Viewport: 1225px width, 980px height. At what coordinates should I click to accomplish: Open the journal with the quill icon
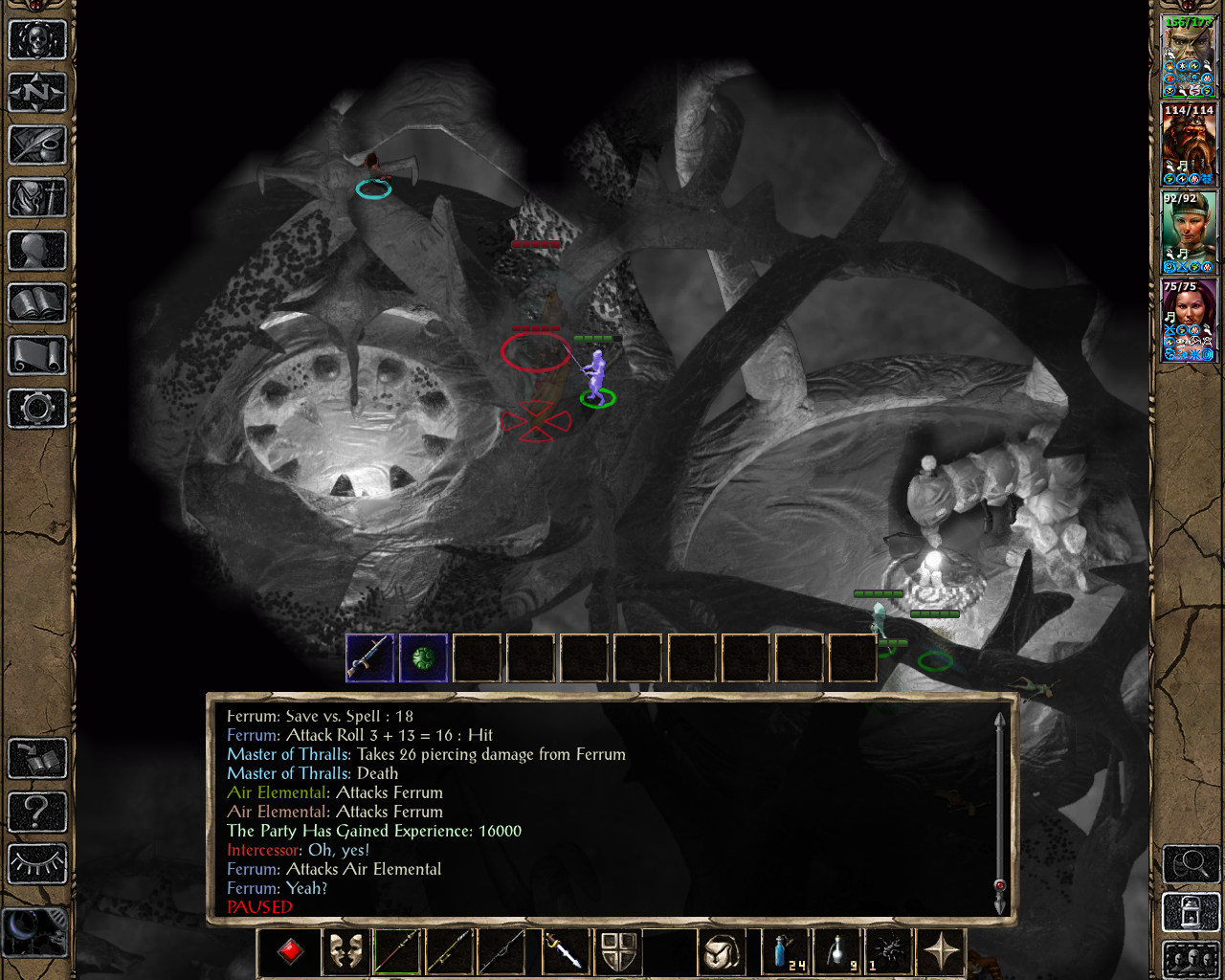tap(36, 145)
